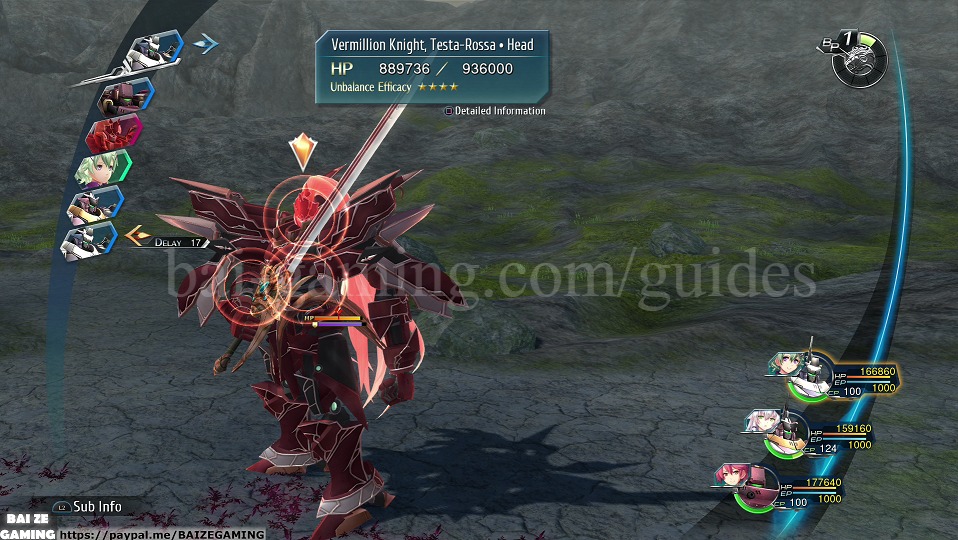The image size is (958, 540).
Task: Select the green-haired pilot's party status portrait
Action: pyautogui.click(x=799, y=373)
